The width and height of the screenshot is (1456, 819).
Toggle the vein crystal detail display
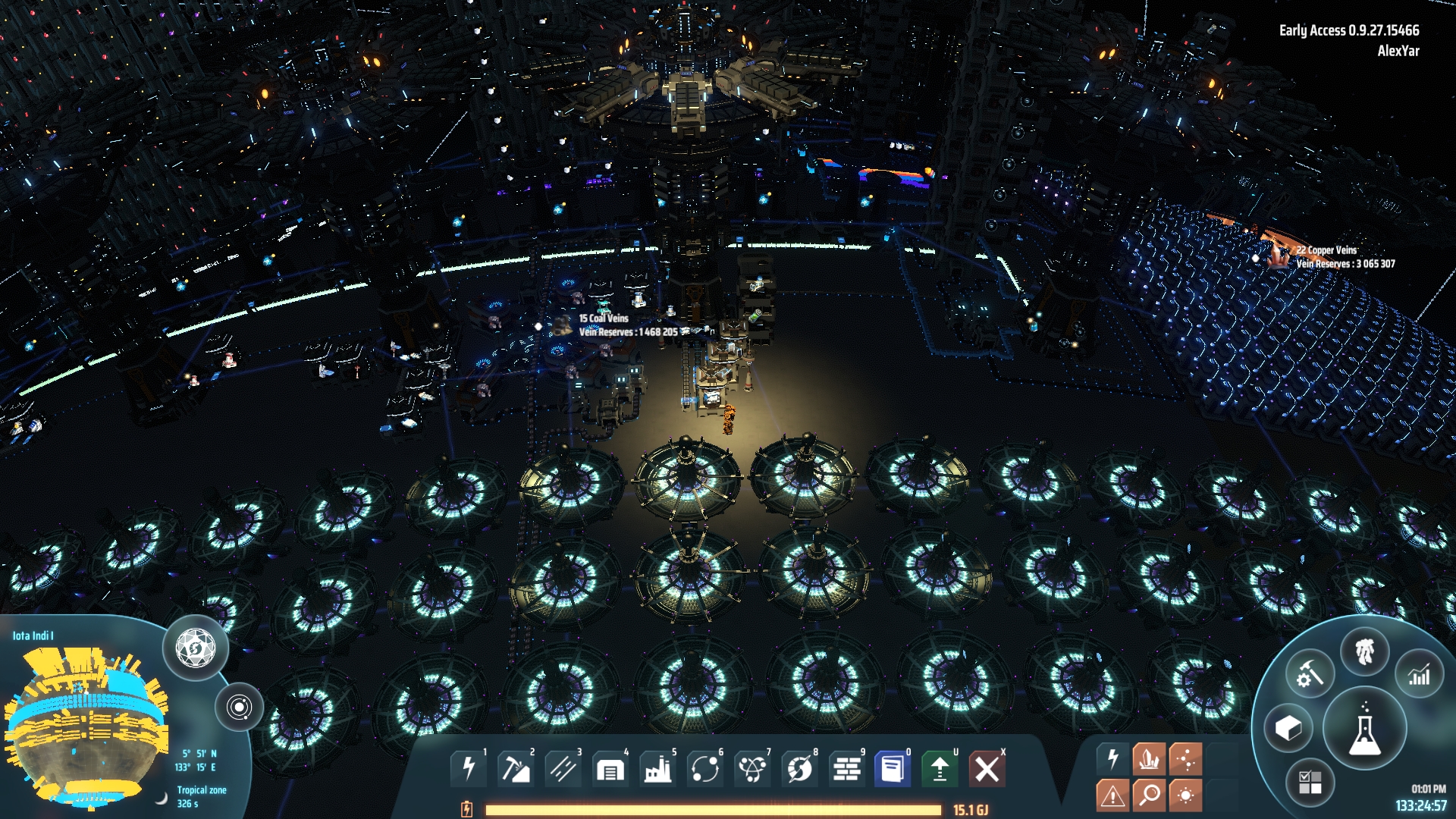tap(1149, 758)
